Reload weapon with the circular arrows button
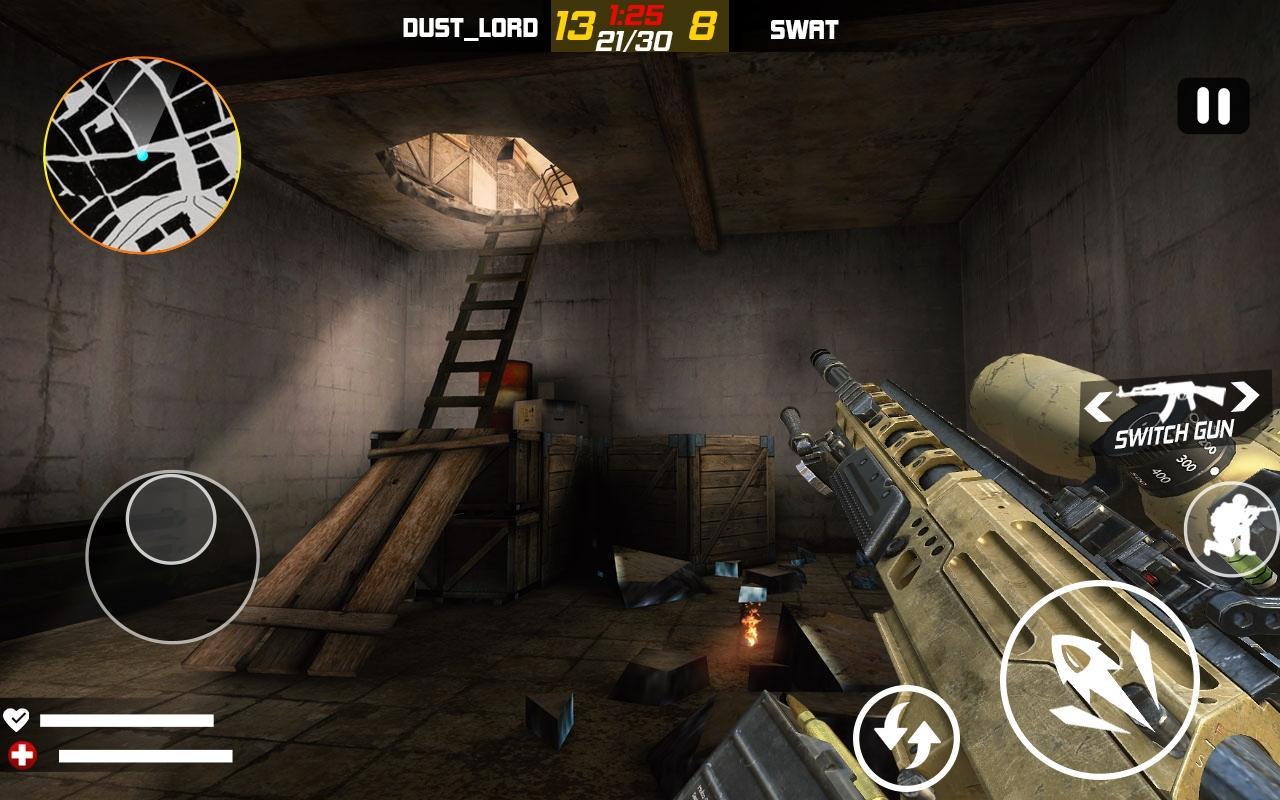This screenshot has width=1280, height=800. pos(906,739)
